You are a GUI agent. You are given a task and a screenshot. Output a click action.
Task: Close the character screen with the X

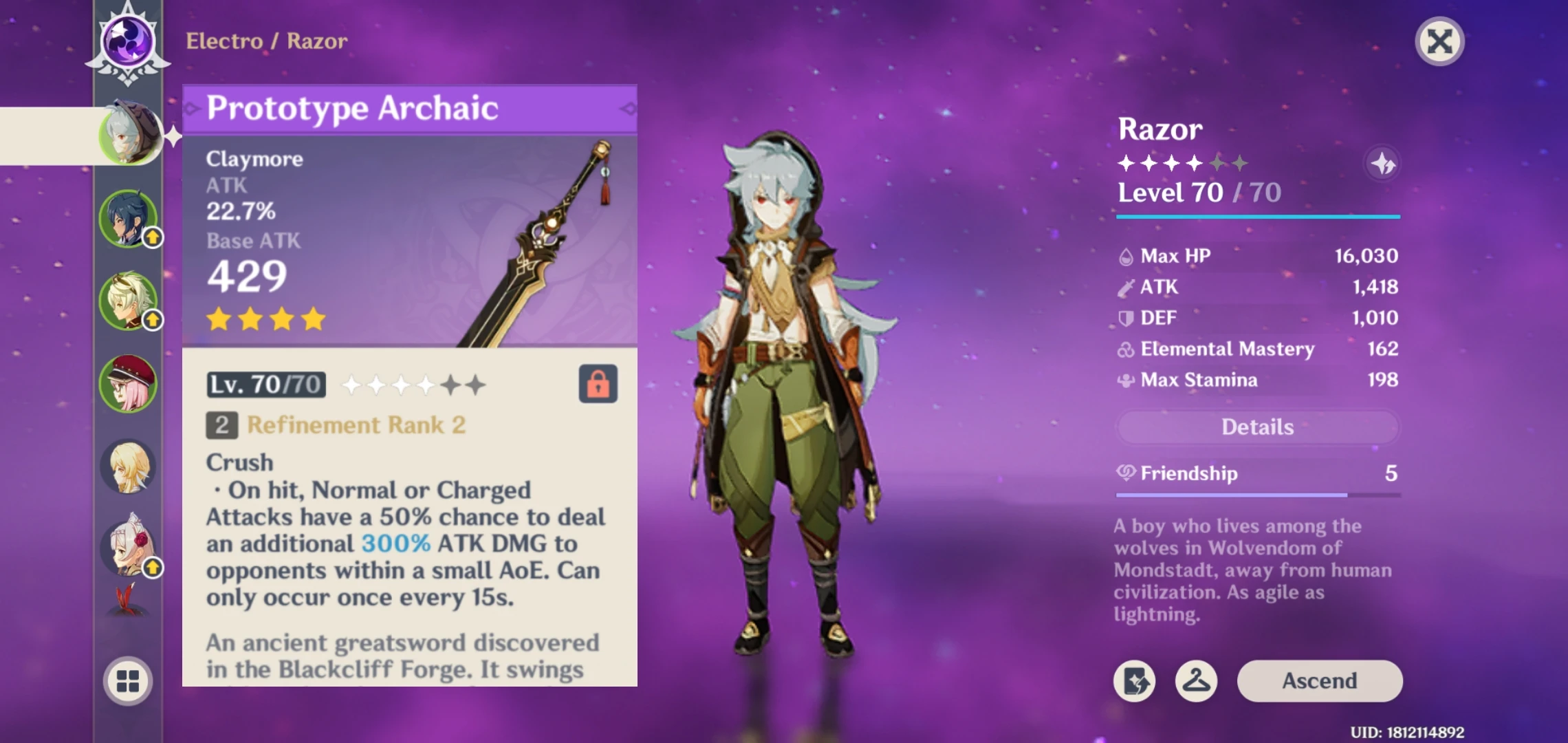(x=1439, y=41)
